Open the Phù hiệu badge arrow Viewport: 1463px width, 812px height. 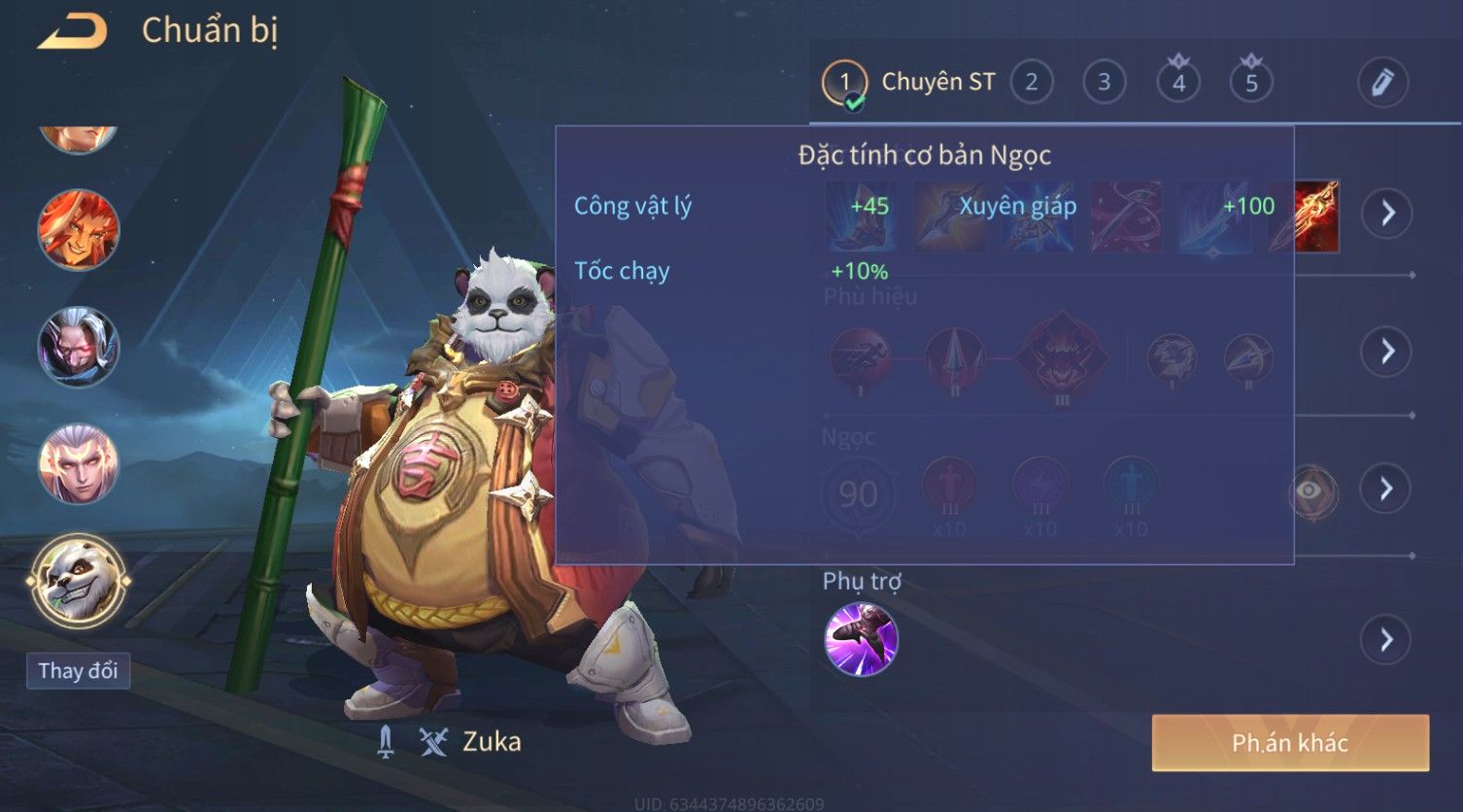tap(1387, 351)
